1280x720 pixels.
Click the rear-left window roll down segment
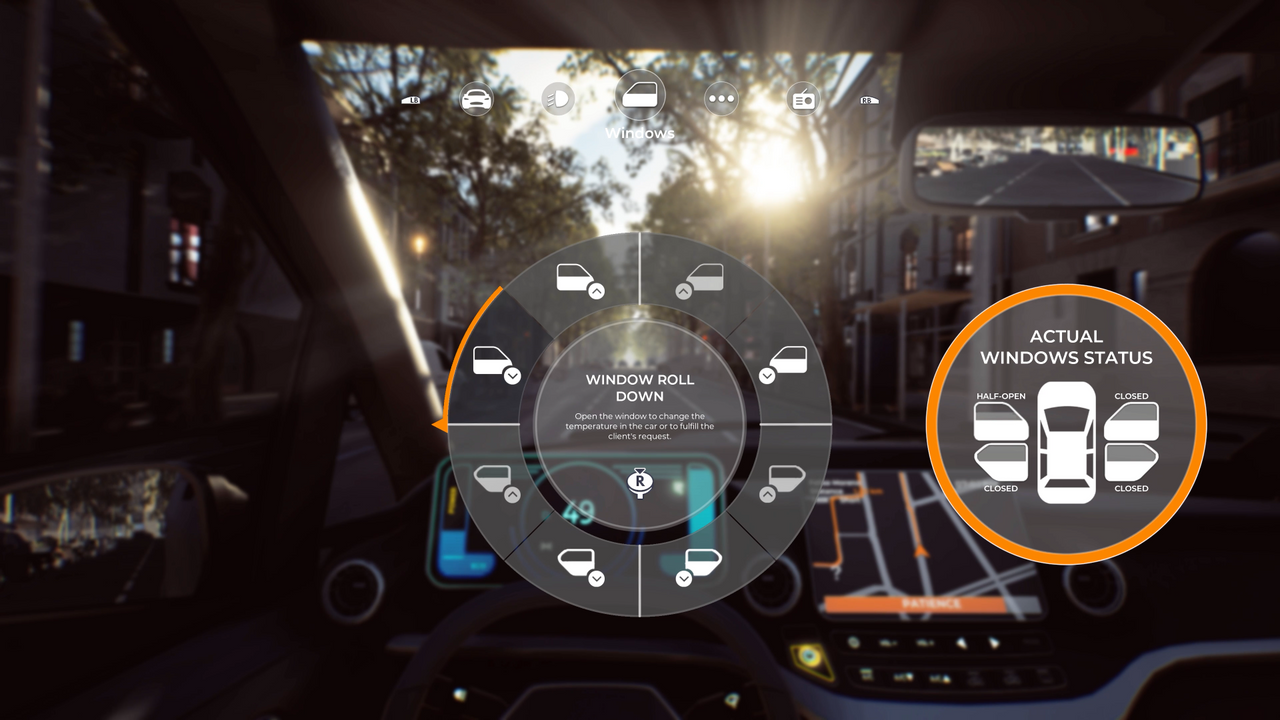[x=577, y=568]
